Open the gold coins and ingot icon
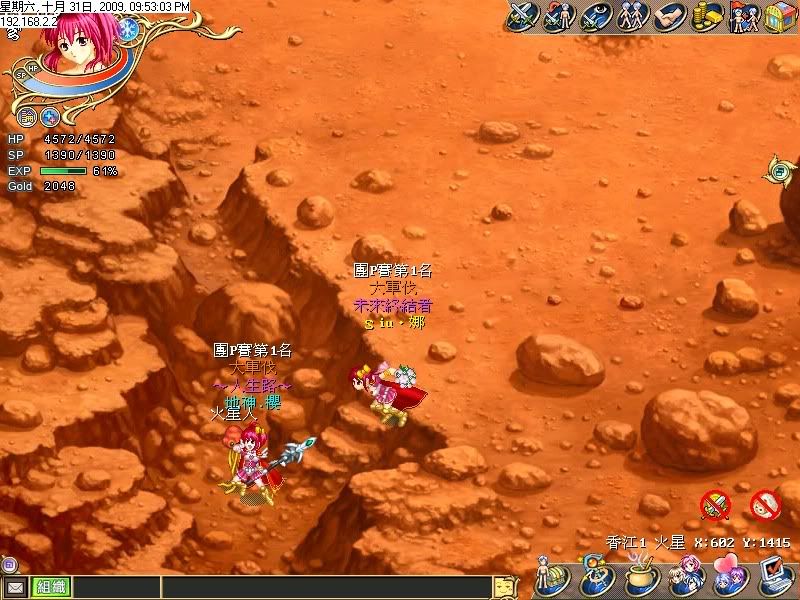This screenshot has width=800, height=600. click(706, 15)
